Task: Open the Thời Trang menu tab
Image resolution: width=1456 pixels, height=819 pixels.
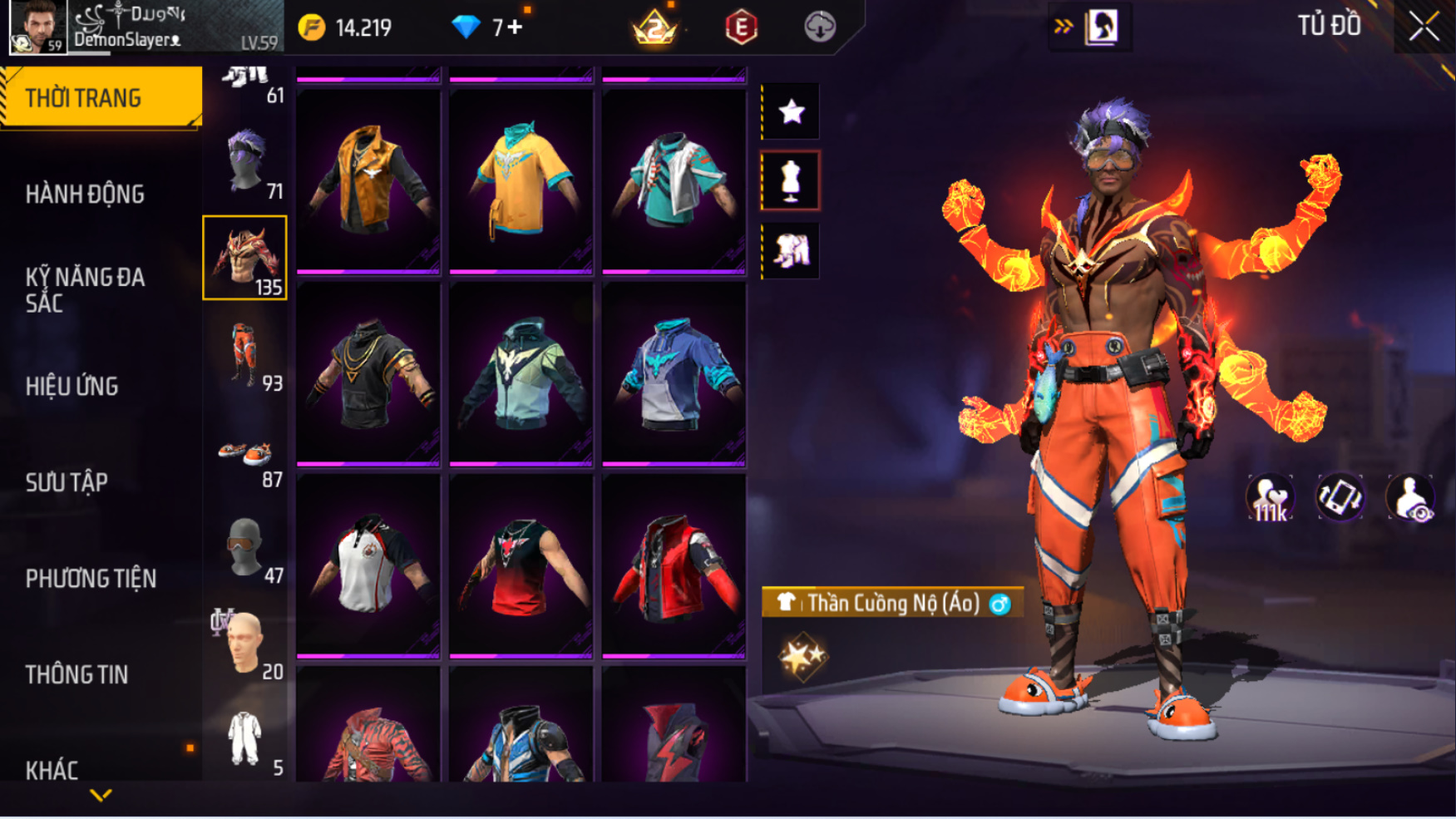Action: click(x=100, y=98)
